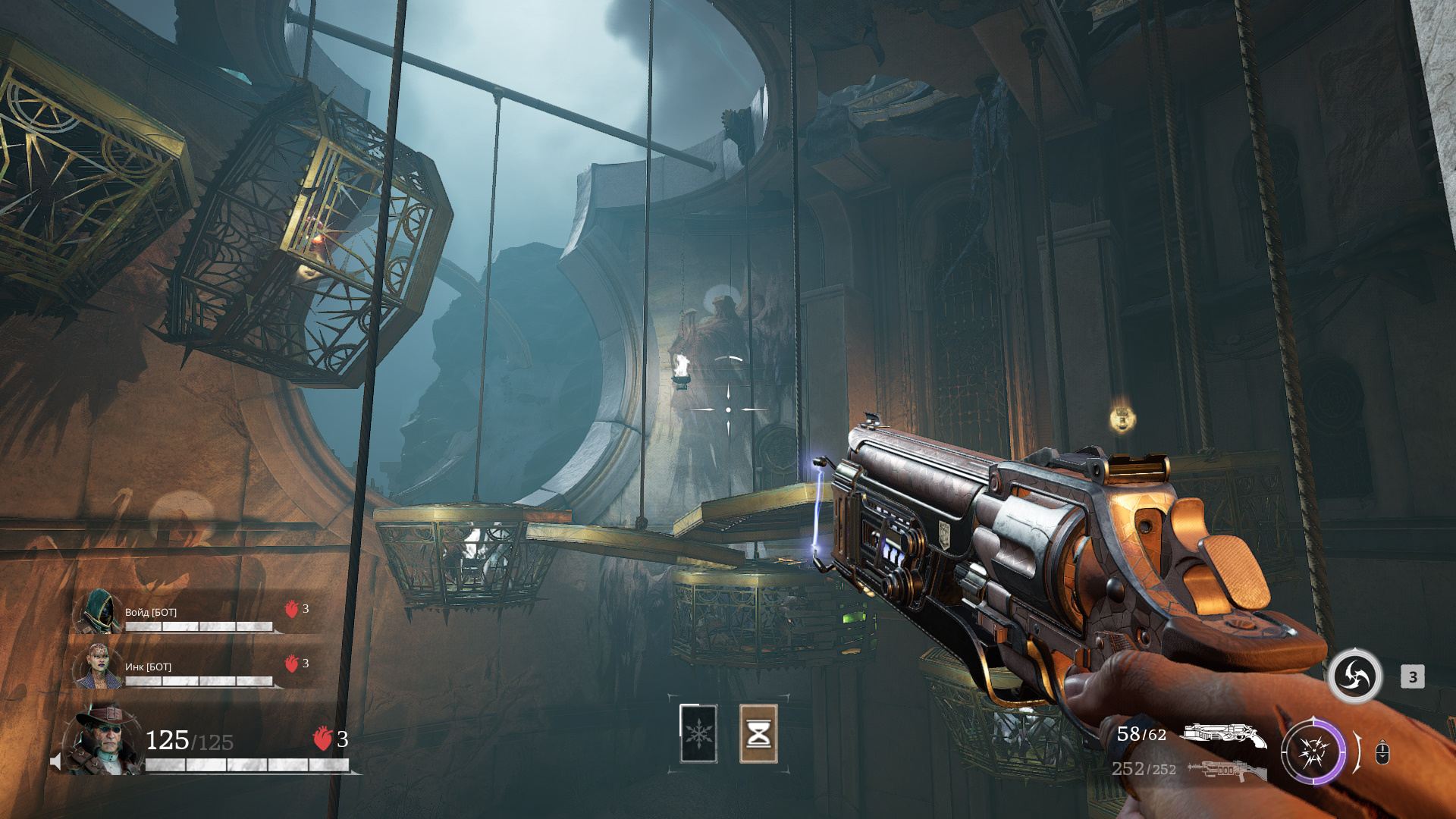The height and width of the screenshot is (819, 1456).
Task: Click teammate Инк [БОТ] portrait
Action: [99, 666]
